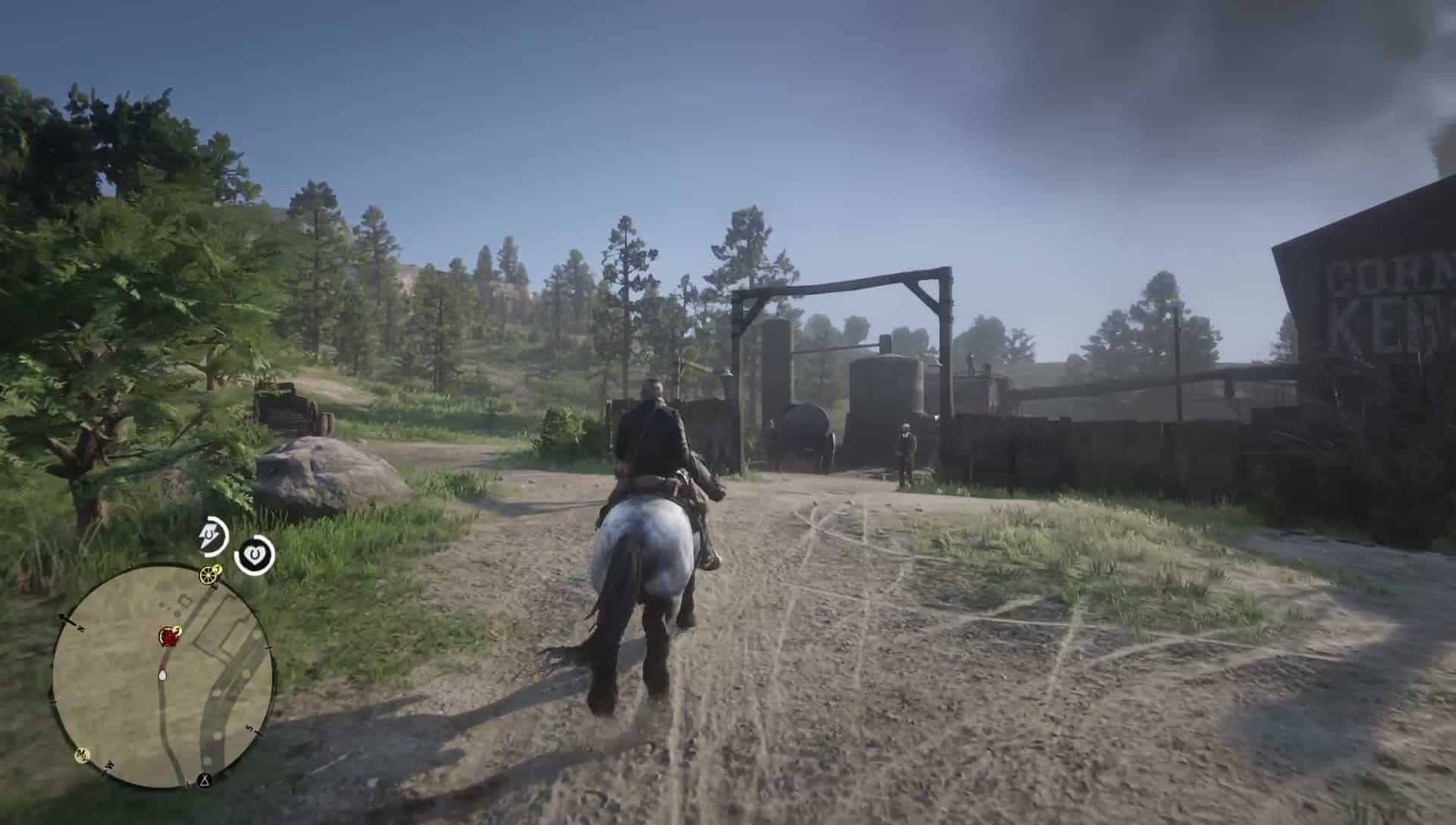Click the black triangle marker below the minimap

click(205, 780)
